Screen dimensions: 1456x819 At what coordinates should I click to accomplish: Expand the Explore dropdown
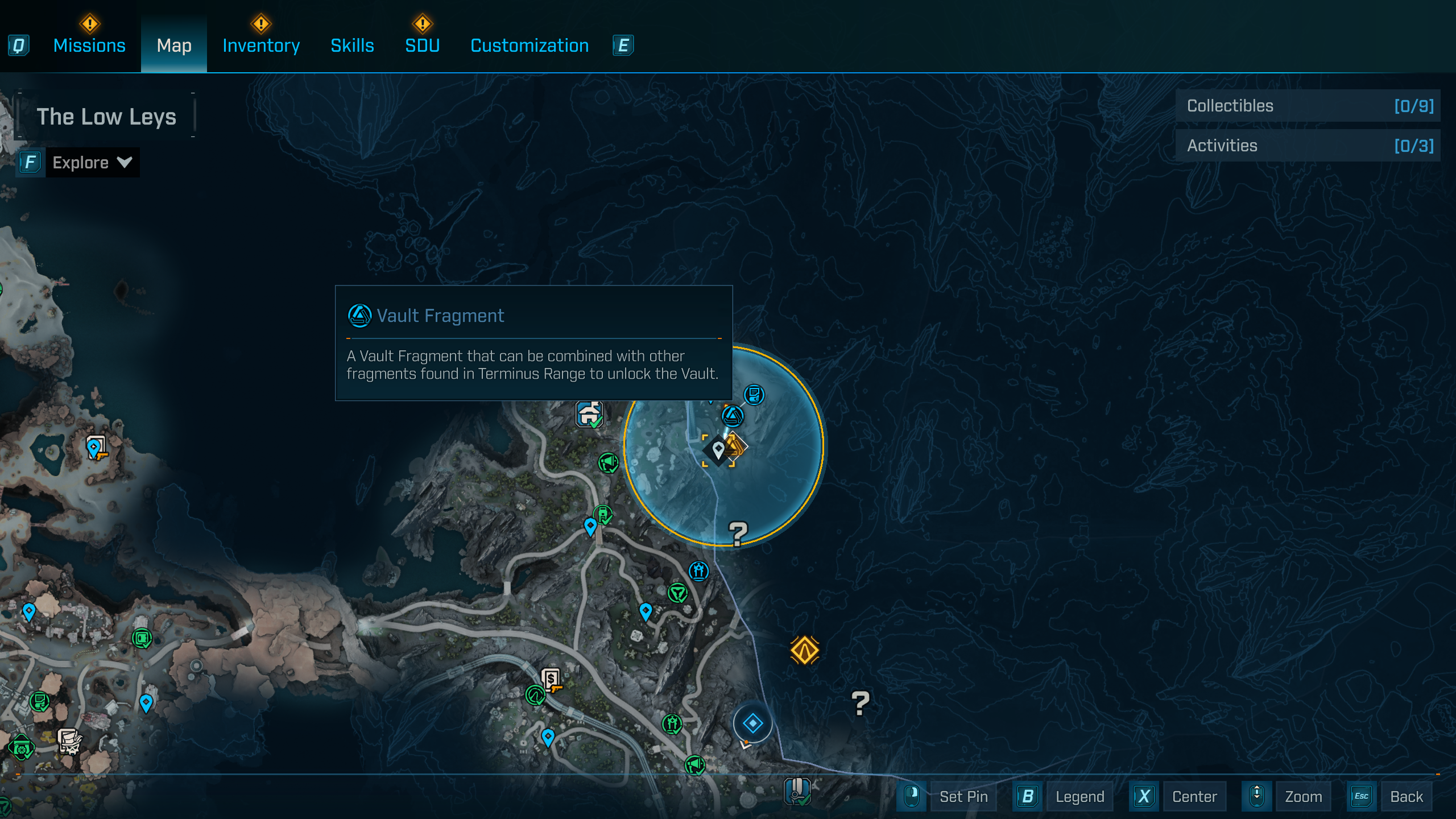click(x=91, y=163)
